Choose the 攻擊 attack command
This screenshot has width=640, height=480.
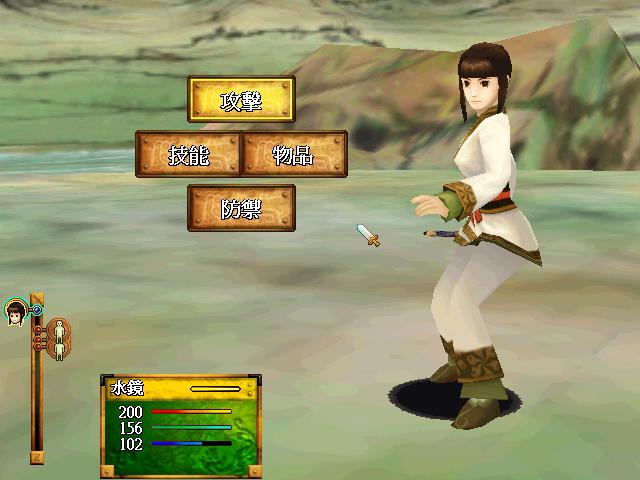[x=241, y=101]
